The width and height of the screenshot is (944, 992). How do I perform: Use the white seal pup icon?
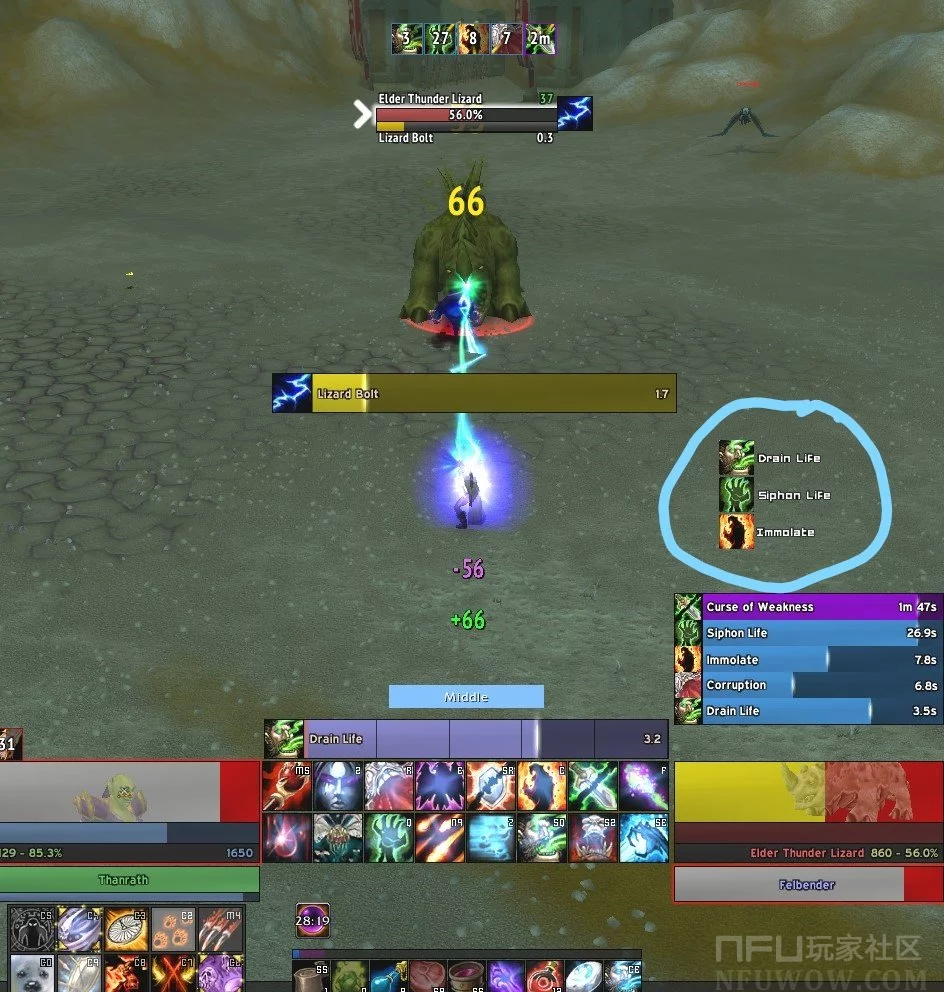point(32,973)
